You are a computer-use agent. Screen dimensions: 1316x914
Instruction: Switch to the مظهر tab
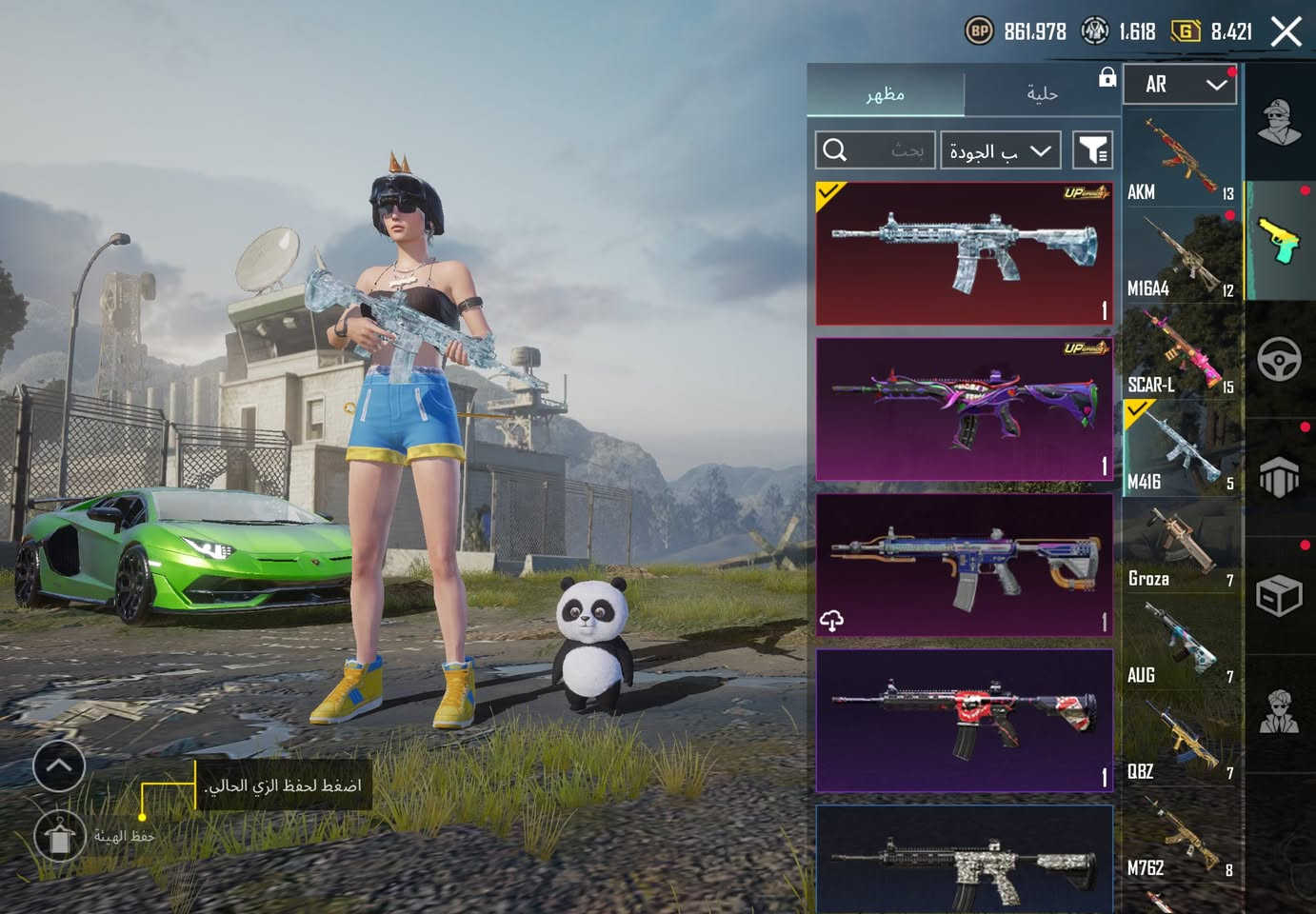pos(885,93)
